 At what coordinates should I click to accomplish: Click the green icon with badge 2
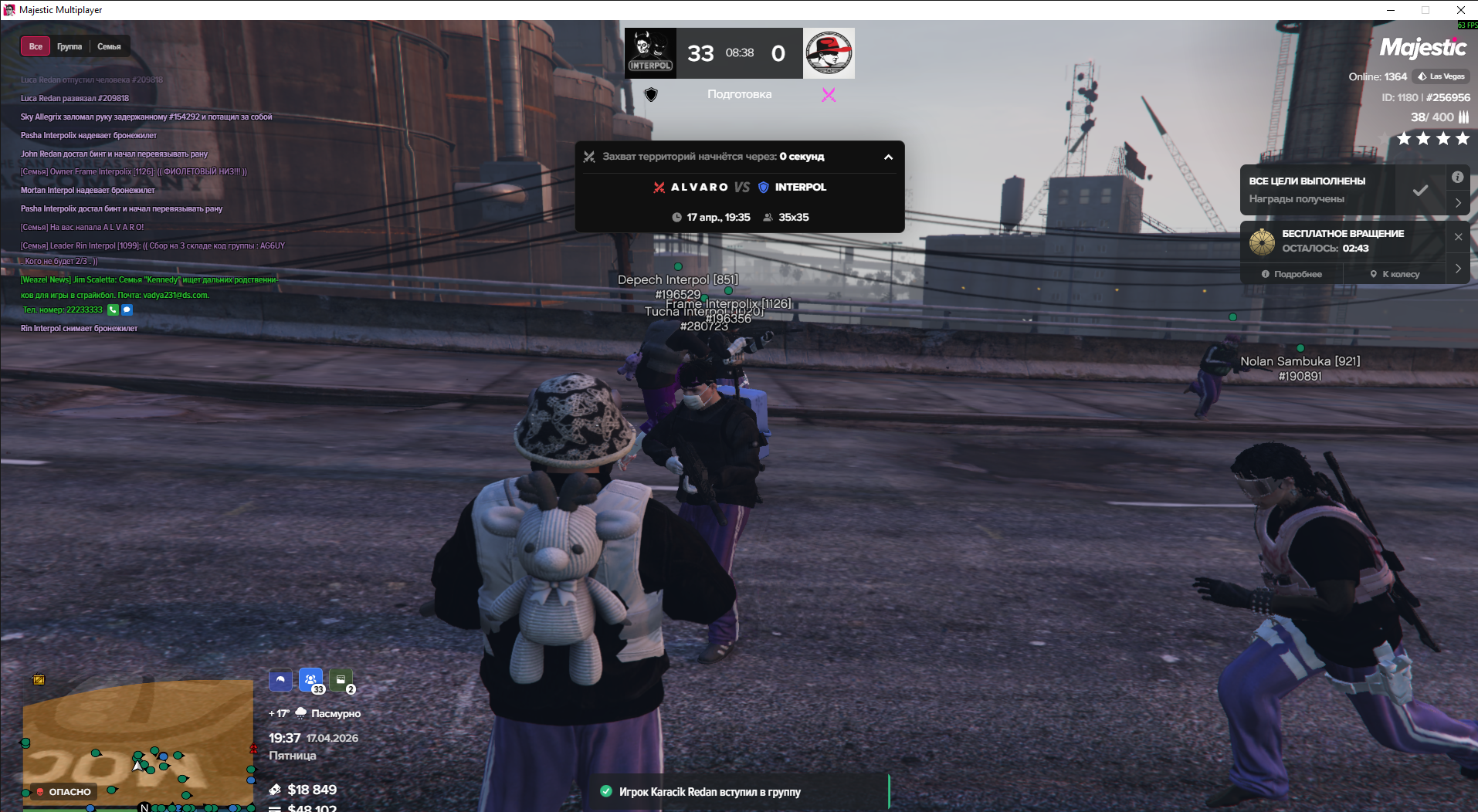tap(341, 680)
